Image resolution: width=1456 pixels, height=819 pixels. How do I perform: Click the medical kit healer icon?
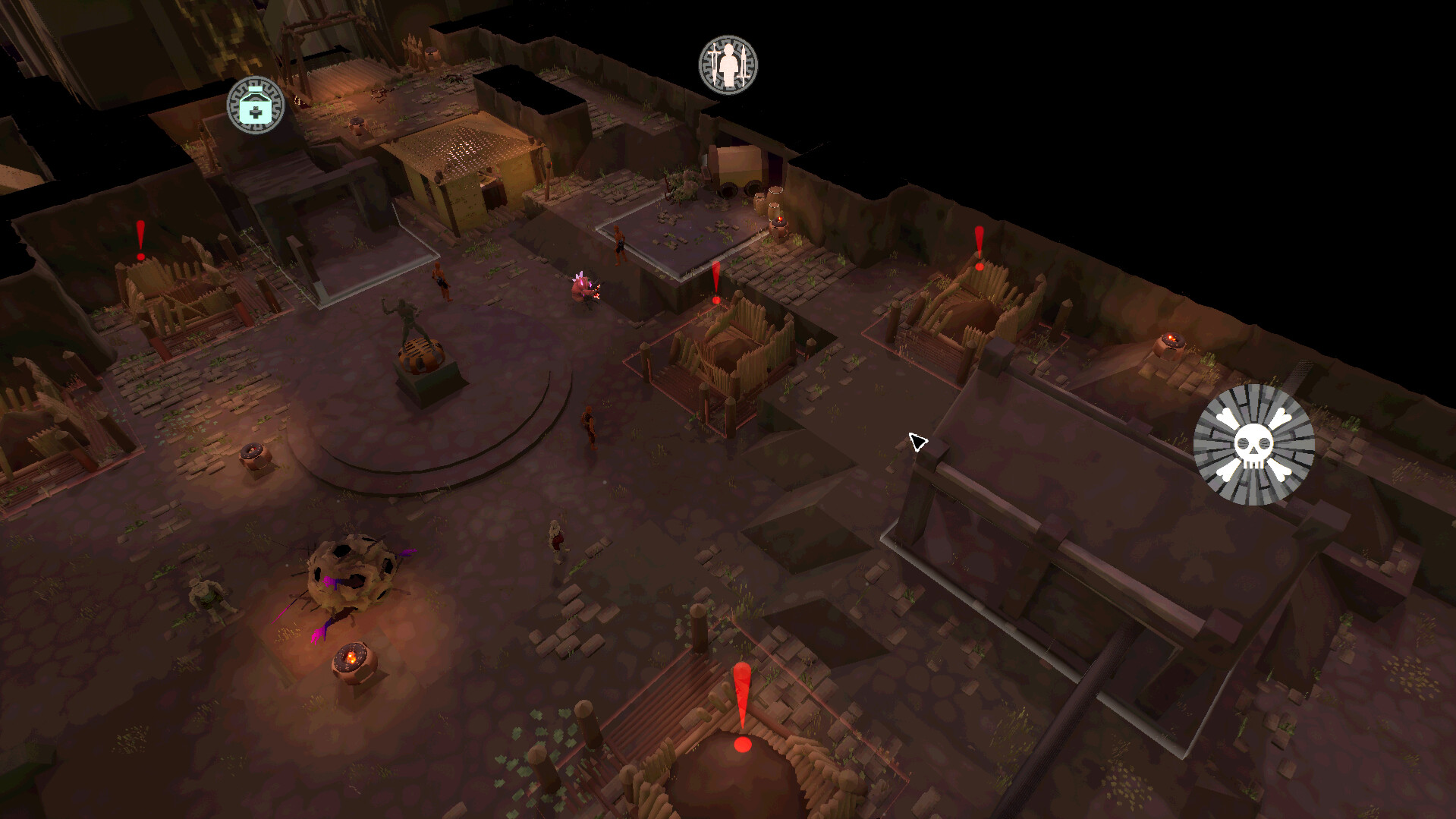tap(256, 106)
